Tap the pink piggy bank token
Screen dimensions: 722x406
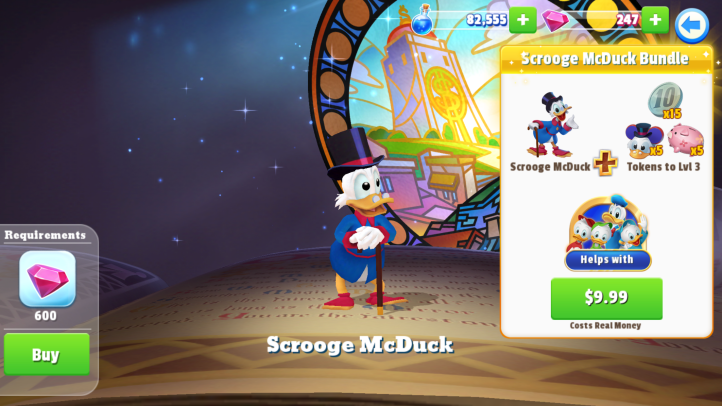(x=684, y=139)
